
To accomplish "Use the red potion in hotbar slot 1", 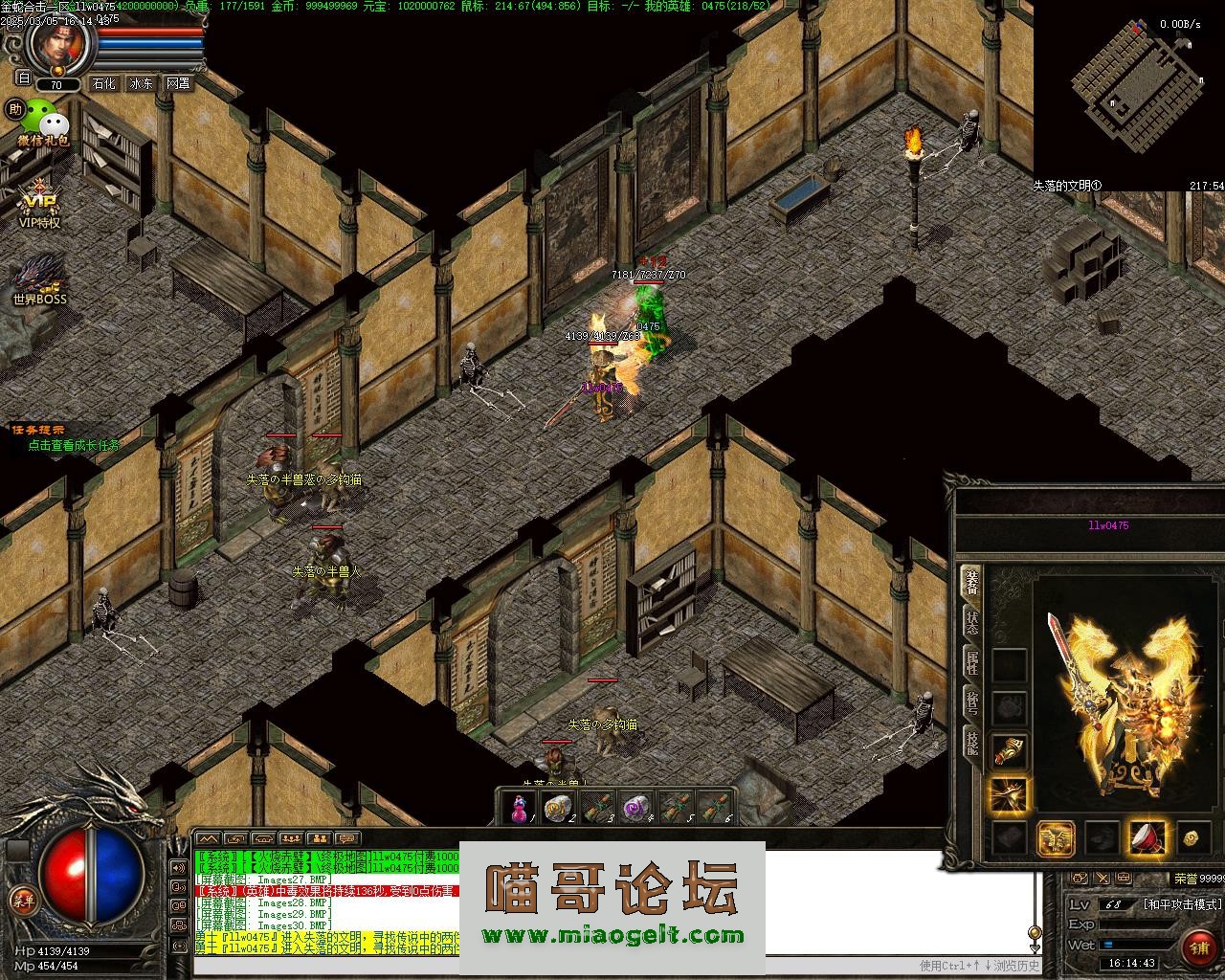I will [x=519, y=809].
